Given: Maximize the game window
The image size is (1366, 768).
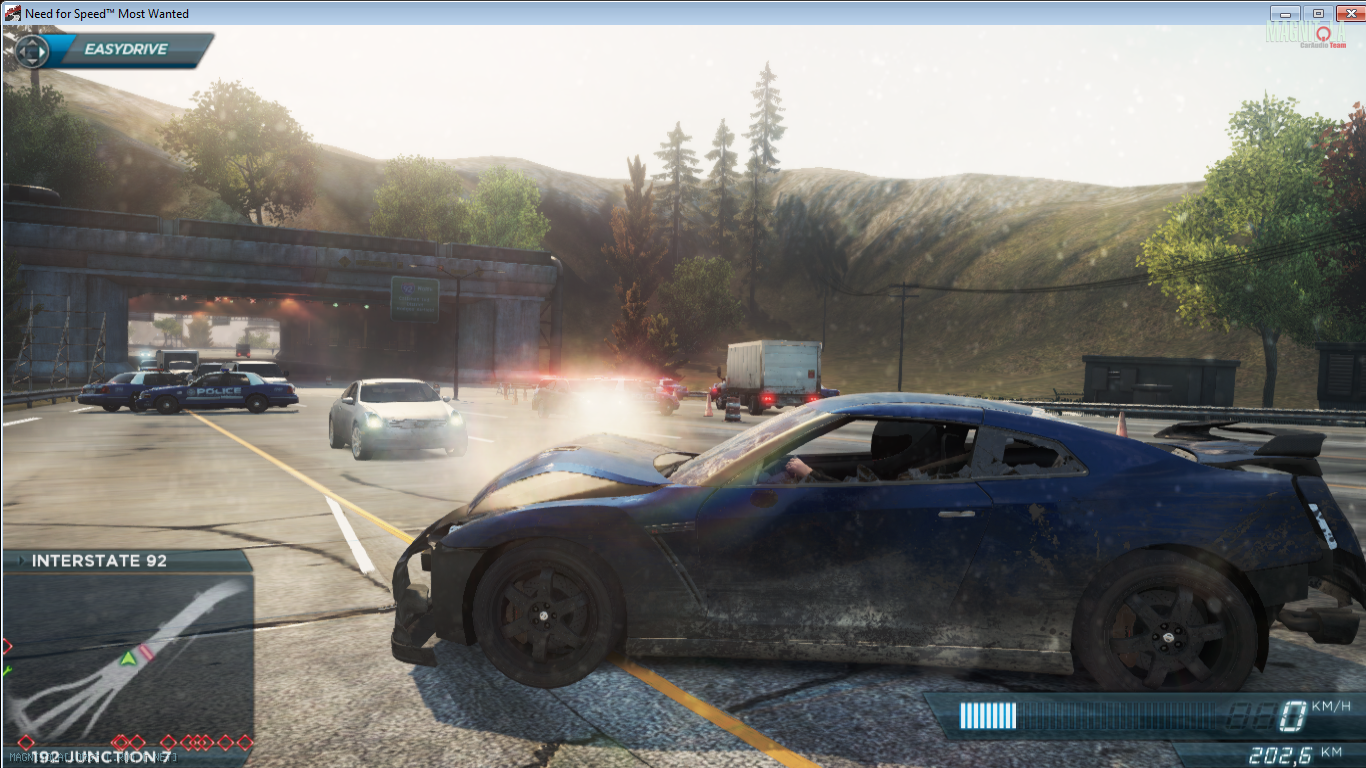Looking at the screenshot, I should [1318, 13].
